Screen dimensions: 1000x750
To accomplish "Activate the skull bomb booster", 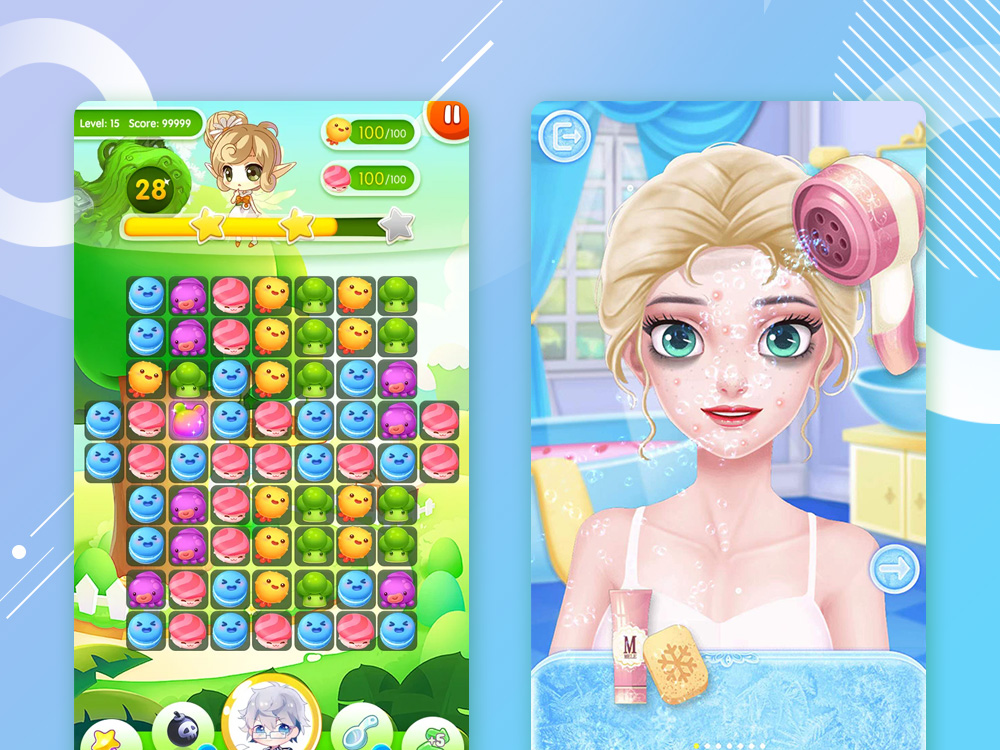I will [x=183, y=729].
